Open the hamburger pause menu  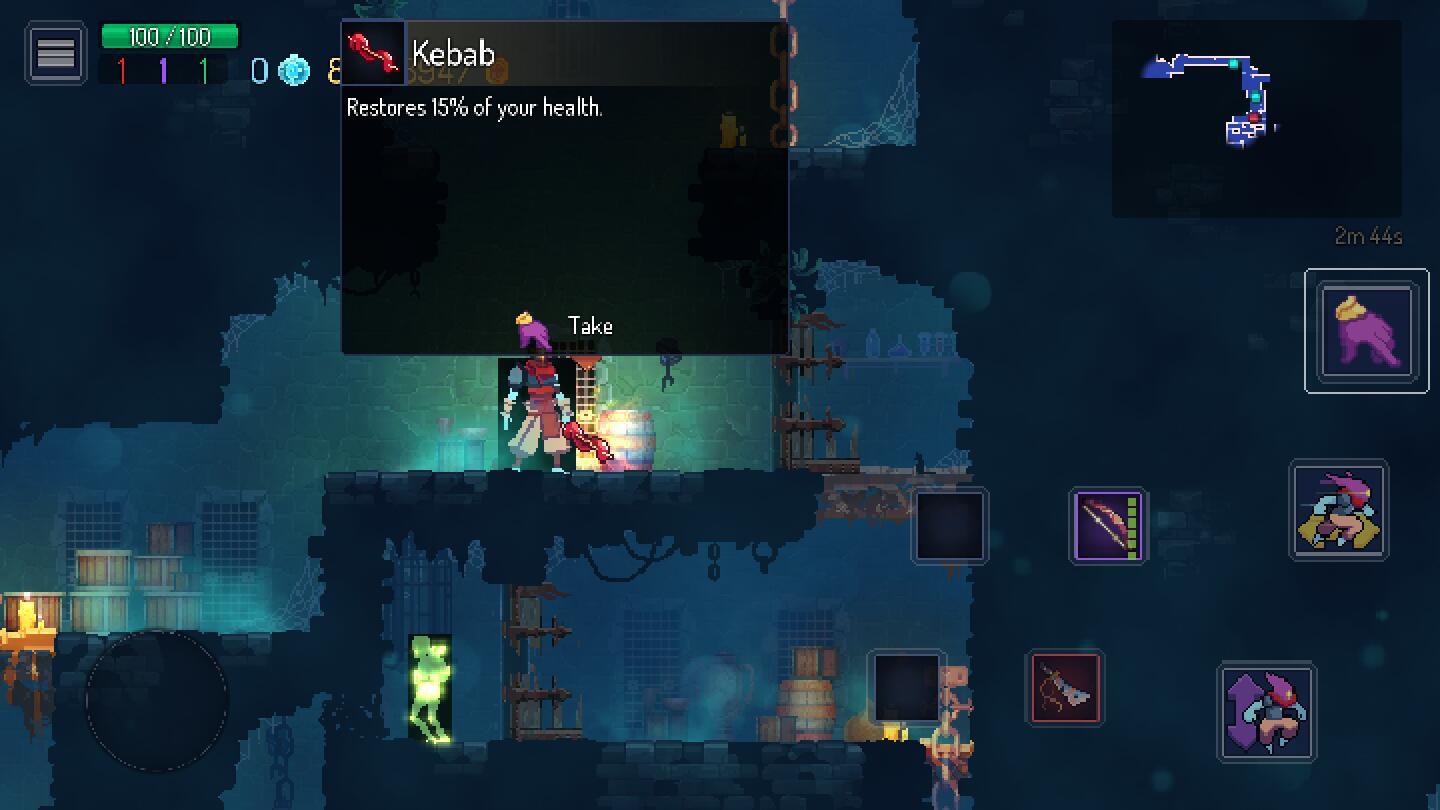click(x=56, y=53)
